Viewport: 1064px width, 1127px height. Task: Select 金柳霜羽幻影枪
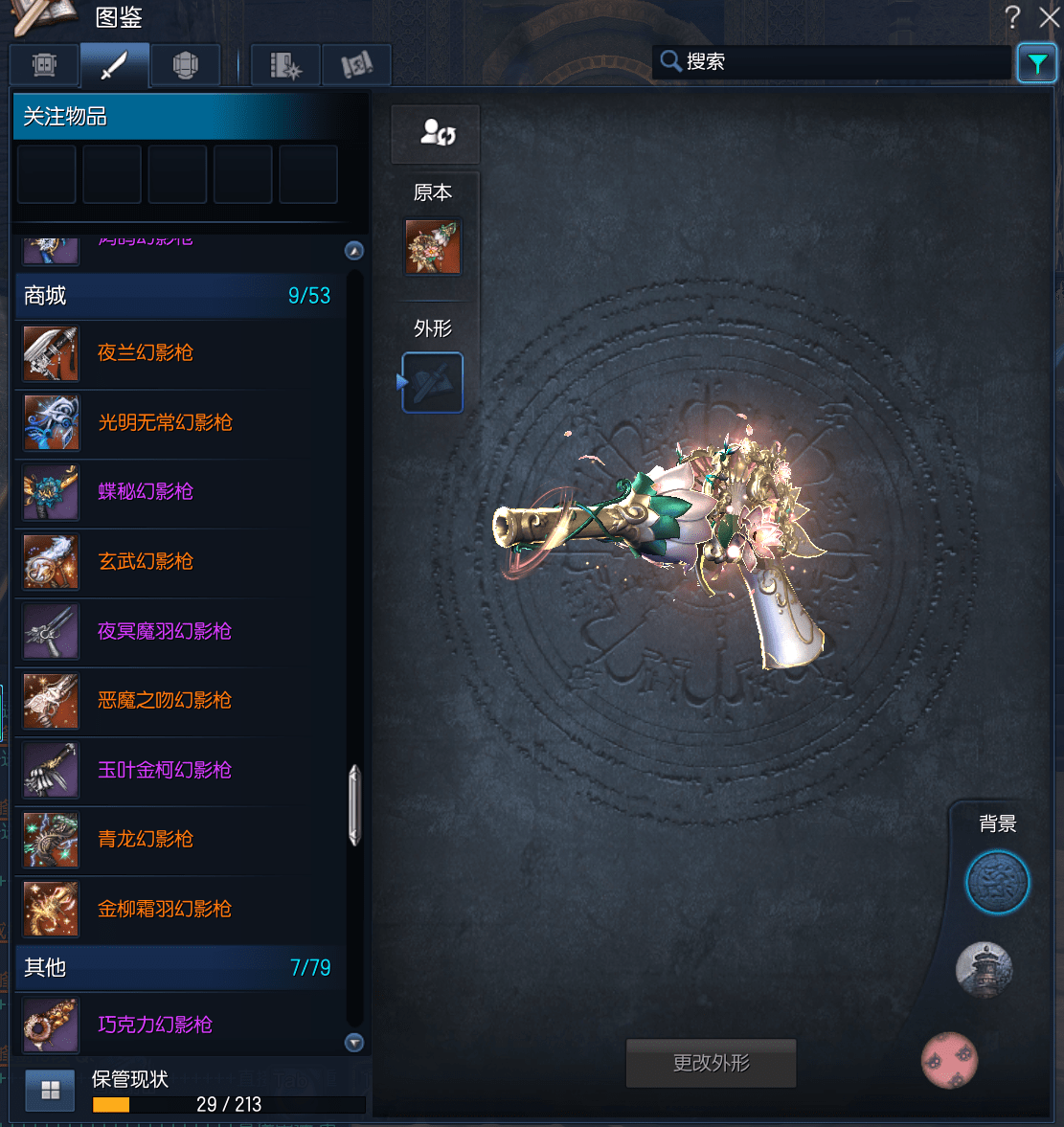tap(165, 910)
